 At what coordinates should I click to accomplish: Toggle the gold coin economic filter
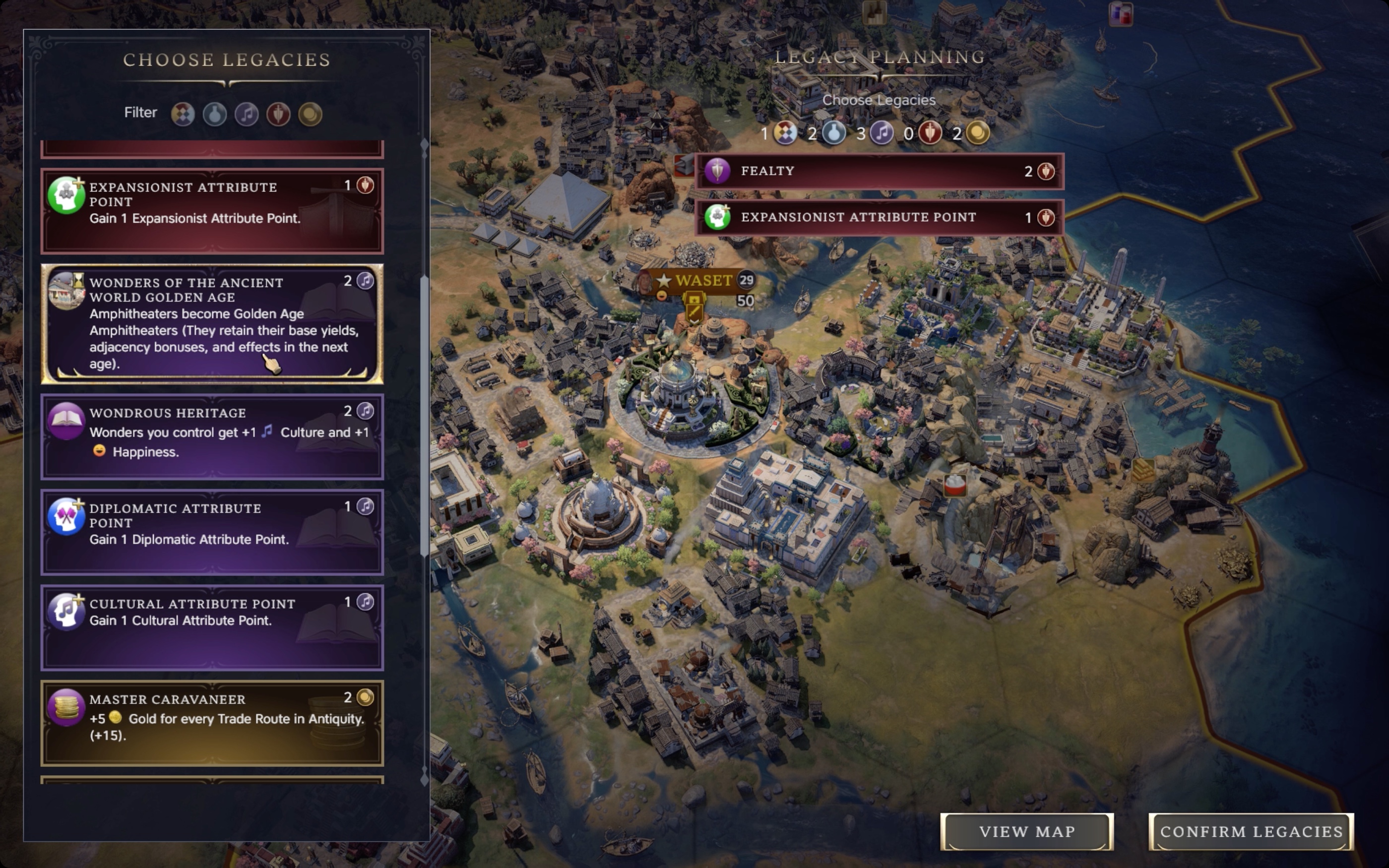pyautogui.click(x=310, y=113)
